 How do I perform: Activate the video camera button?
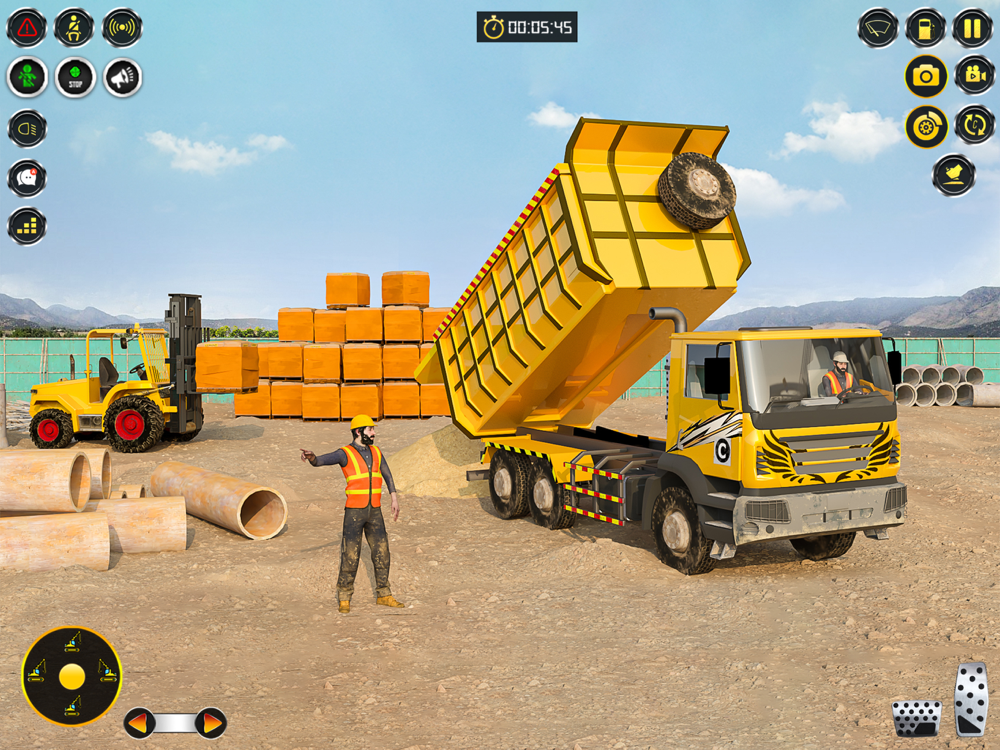[x=974, y=75]
